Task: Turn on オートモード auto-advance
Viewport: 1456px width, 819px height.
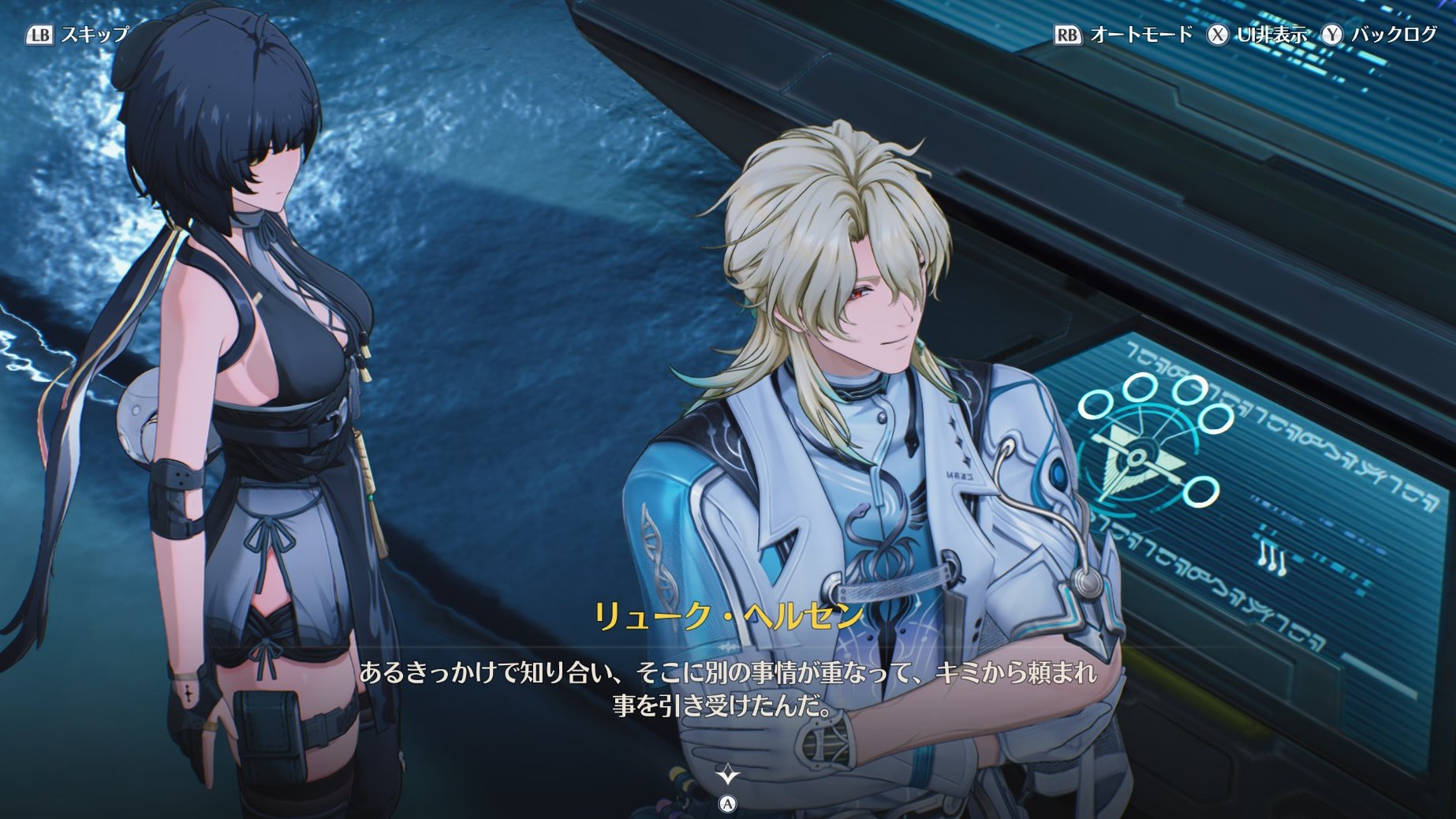Action: pyautogui.click(x=1124, y=35)
